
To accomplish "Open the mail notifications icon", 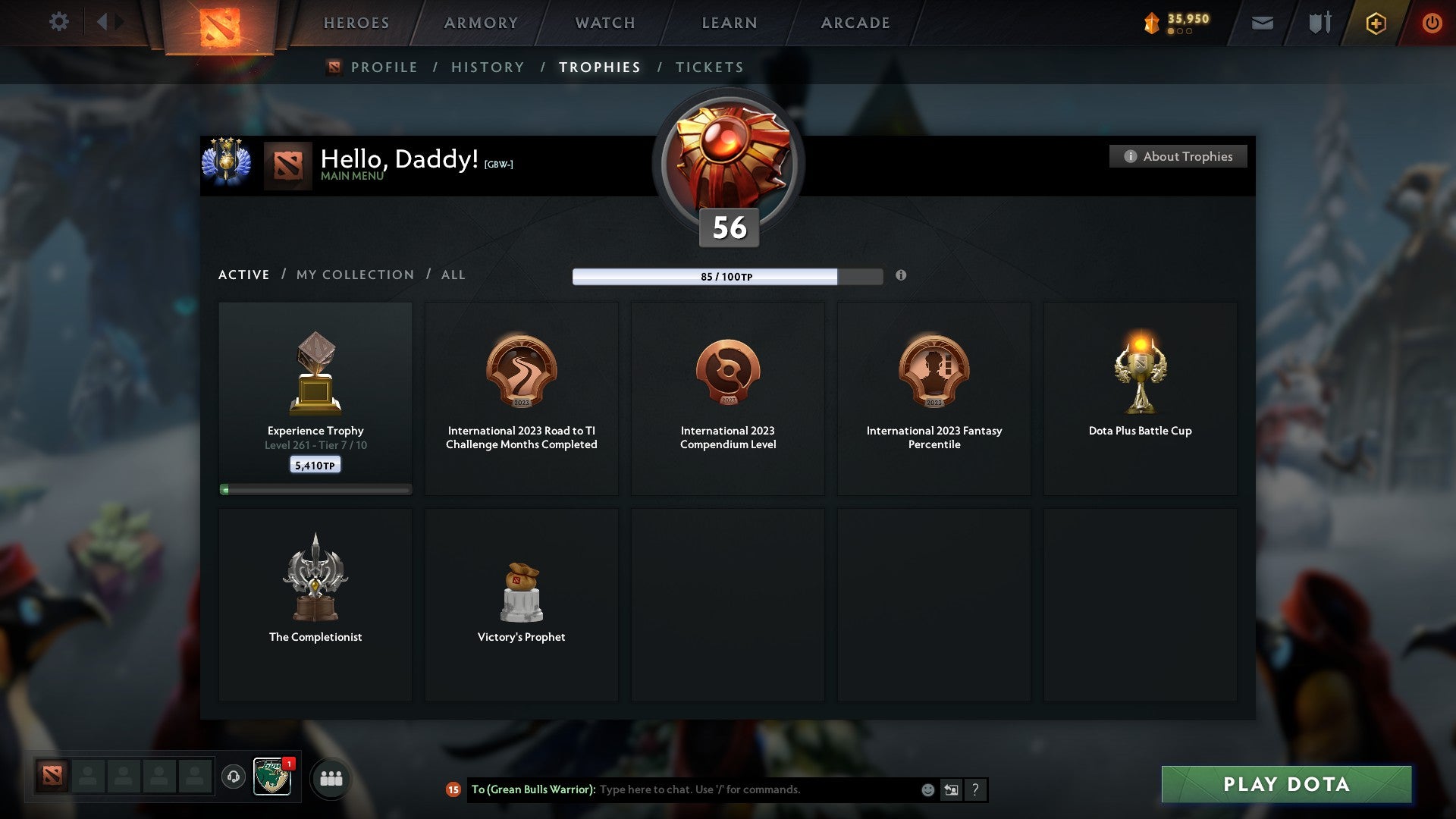I will click(x=1263, y=23).
